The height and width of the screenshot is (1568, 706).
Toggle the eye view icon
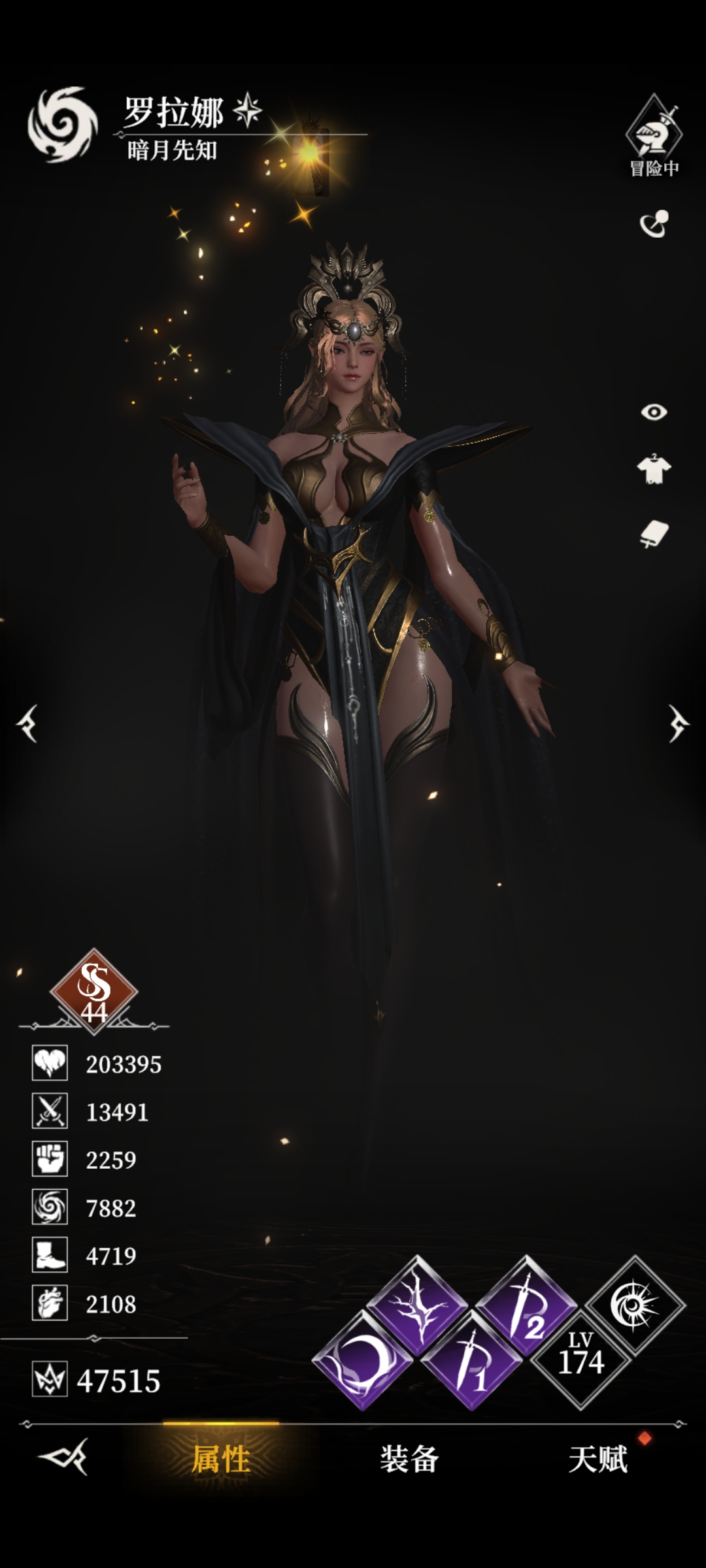654,412
